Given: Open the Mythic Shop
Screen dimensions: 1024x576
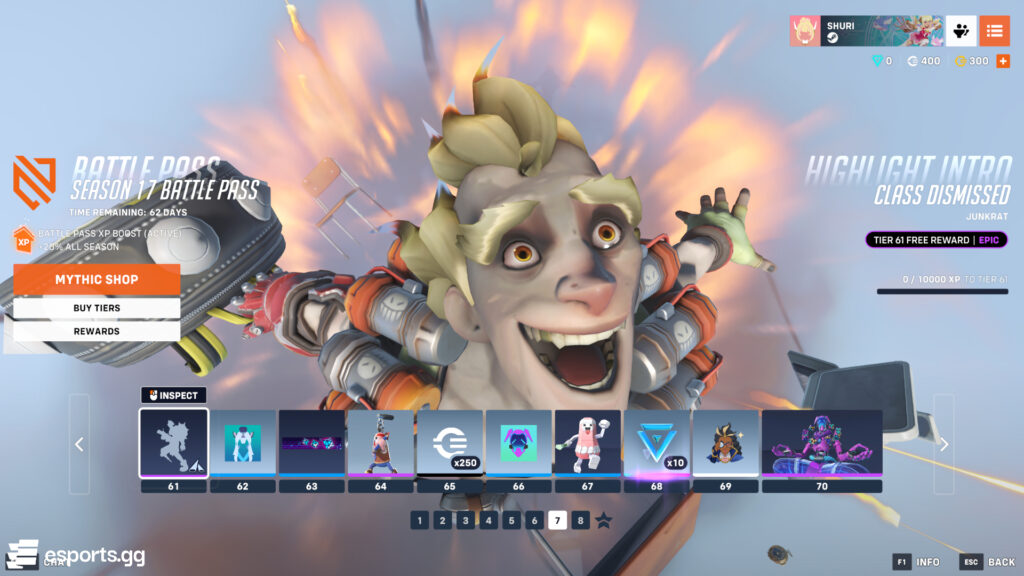Looking at the screenshot, I should pos(97,279).
